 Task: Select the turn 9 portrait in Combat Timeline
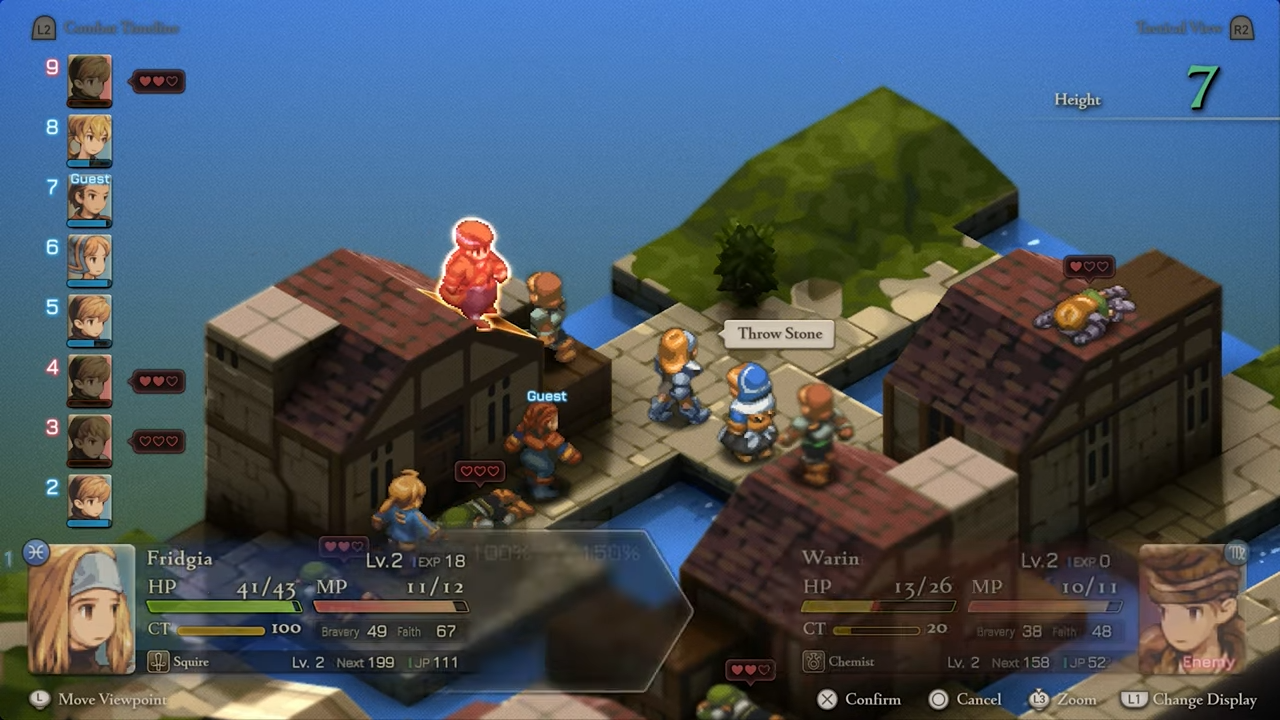tap(89, 80)
